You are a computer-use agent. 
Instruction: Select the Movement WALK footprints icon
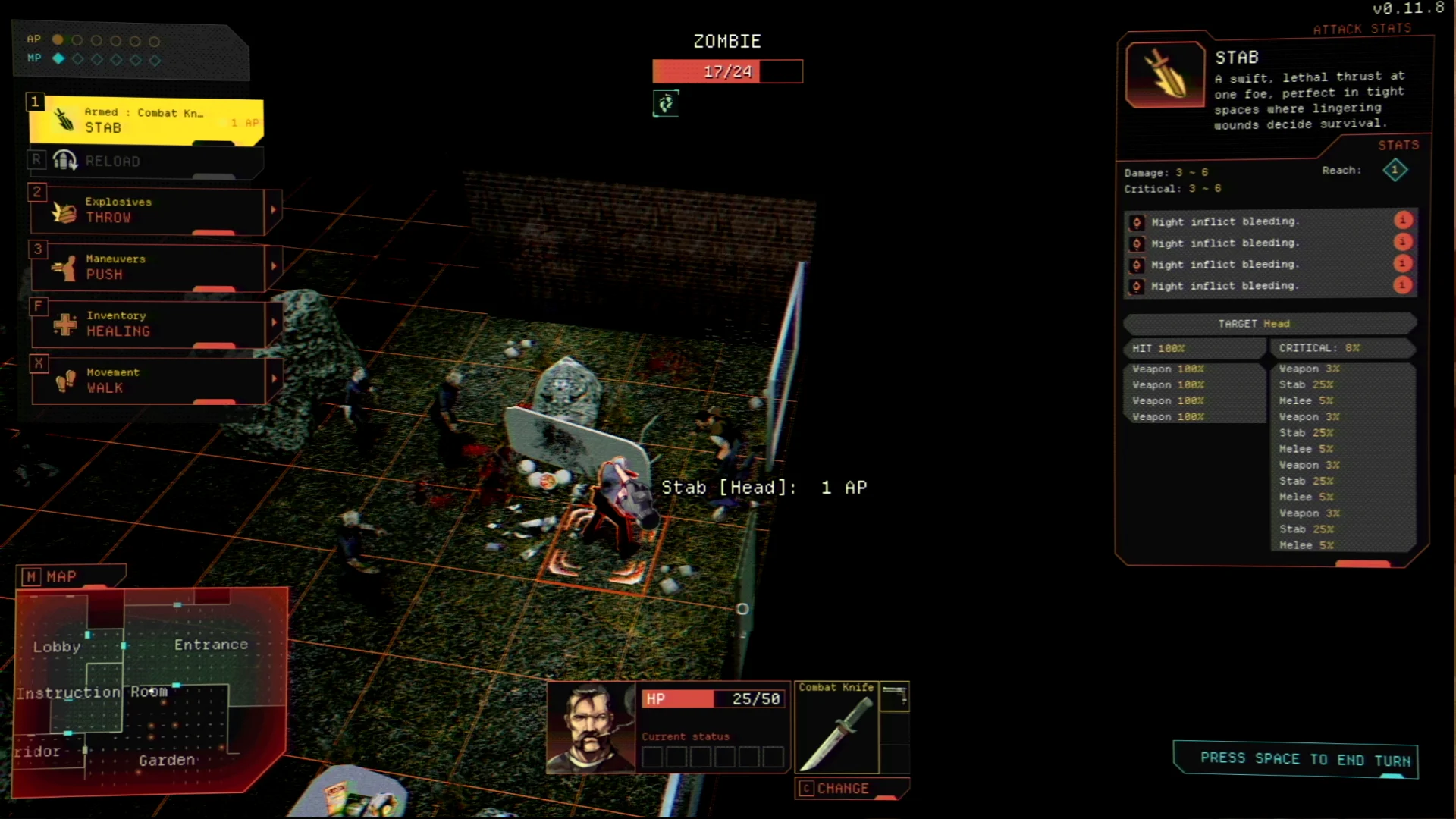[x=64, y=380]
